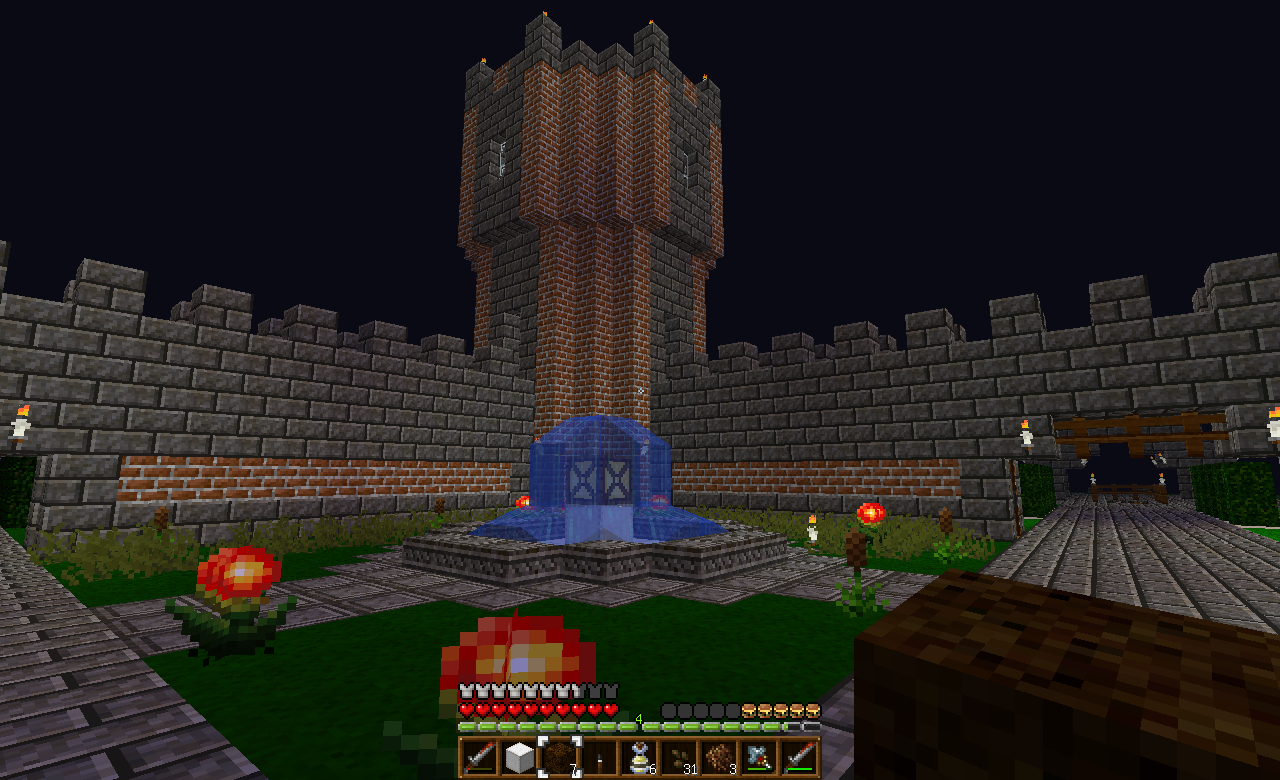This screenshot has height=780, width=1280.
Task: Equip the axe from the hotbar
Action: coord(759,757)
